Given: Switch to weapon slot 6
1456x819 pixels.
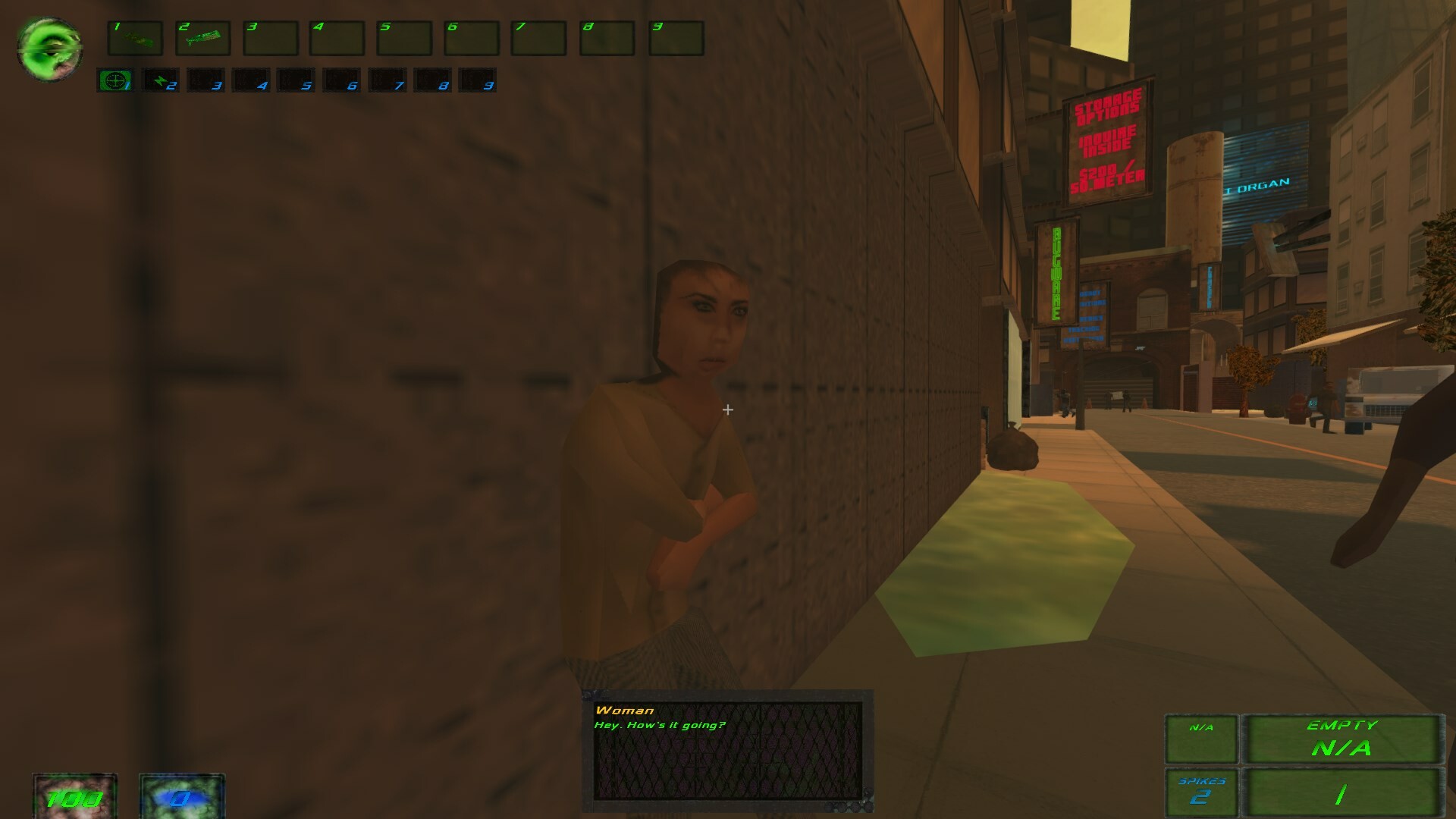Looking at the screenshot, I should [473, 39].
